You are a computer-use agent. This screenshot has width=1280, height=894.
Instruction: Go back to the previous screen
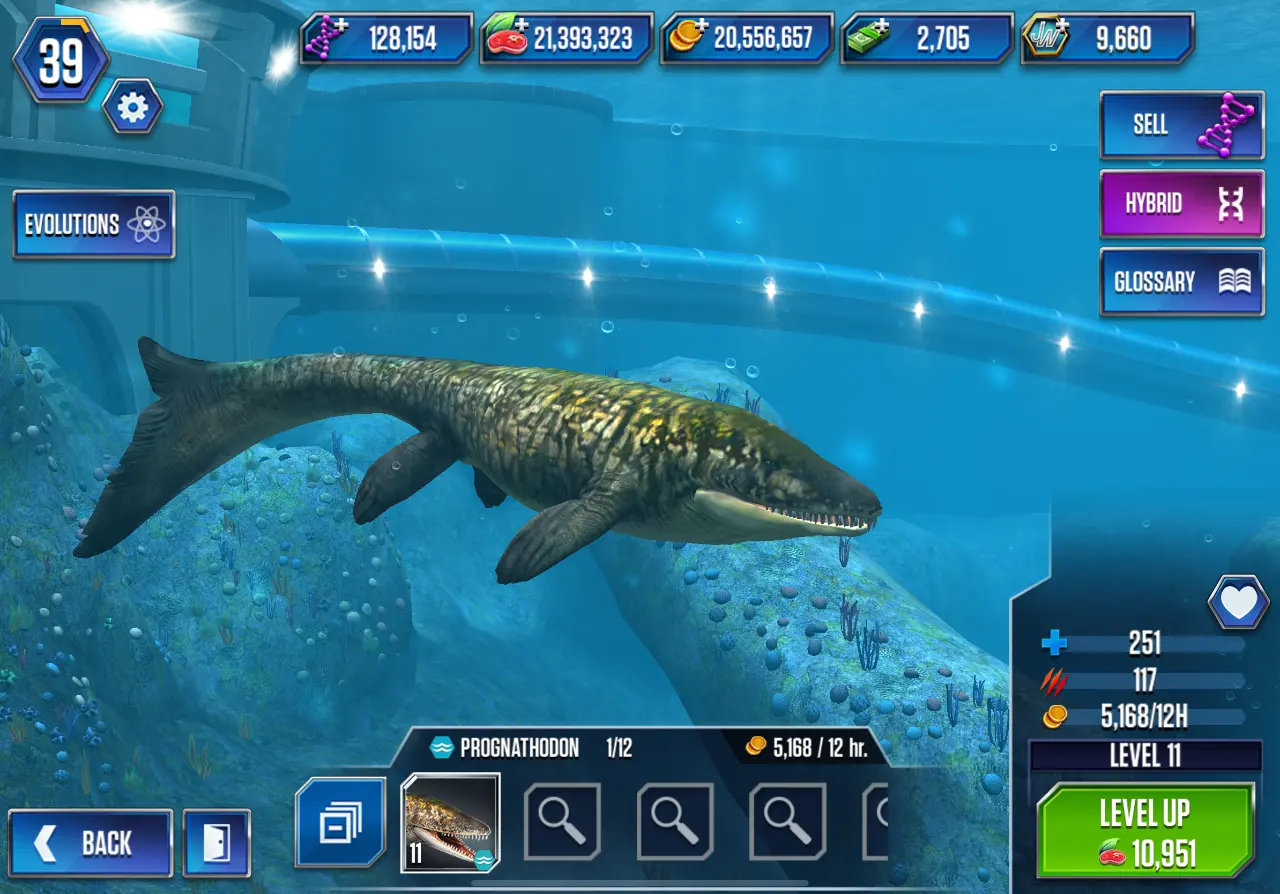coord(91,843)
